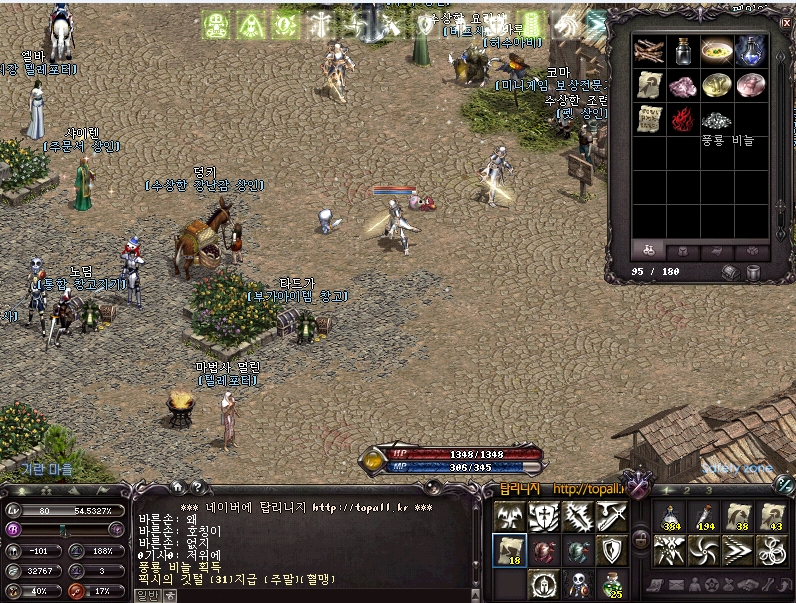
Task: Open the question mark help button
Action: pos(199,487)
